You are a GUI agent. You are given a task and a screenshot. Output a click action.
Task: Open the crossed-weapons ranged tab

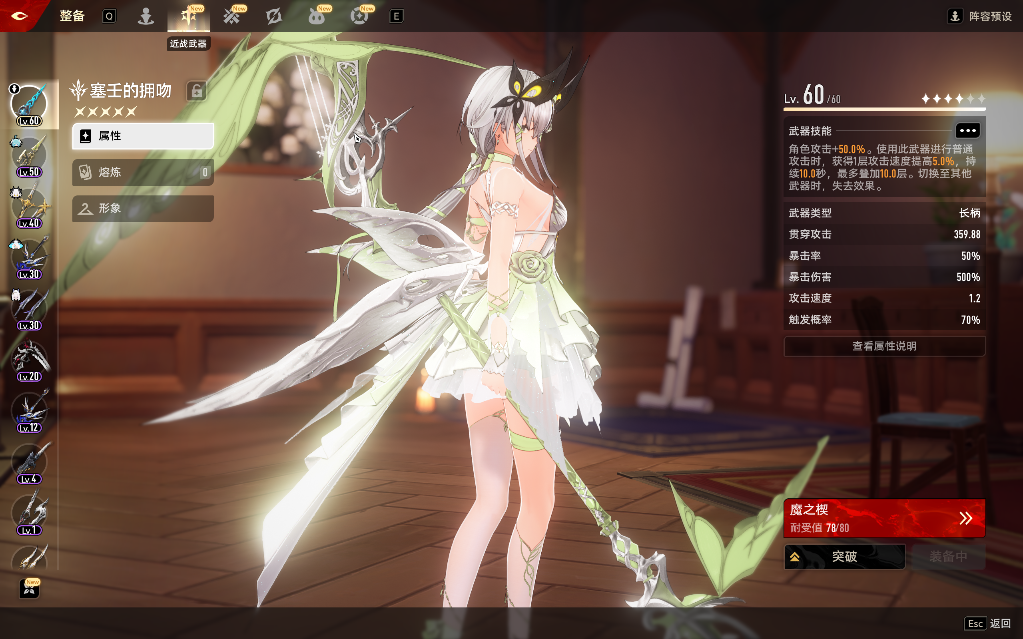tap(233, 16)
